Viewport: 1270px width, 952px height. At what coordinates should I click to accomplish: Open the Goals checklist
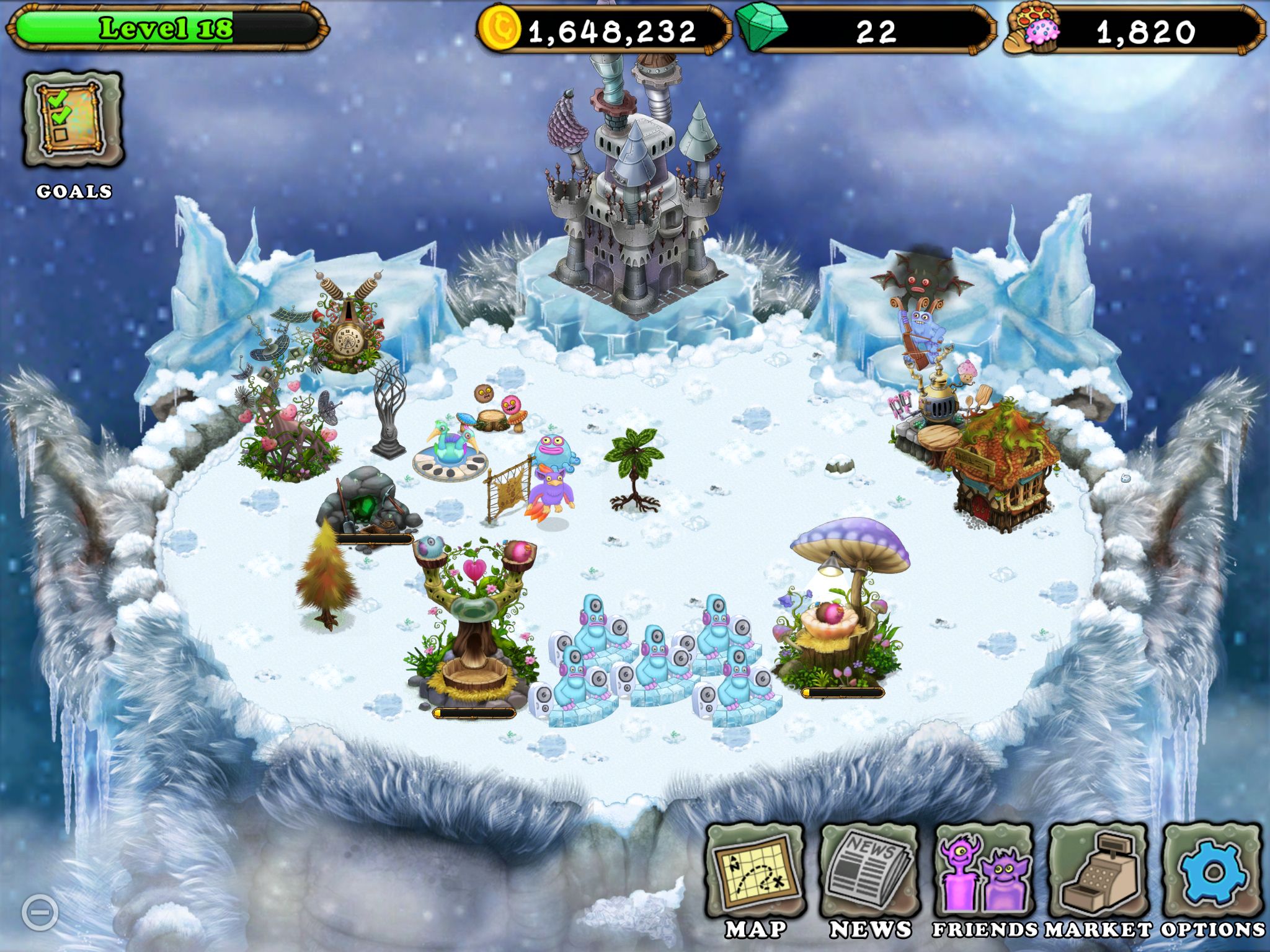point(73,119)
